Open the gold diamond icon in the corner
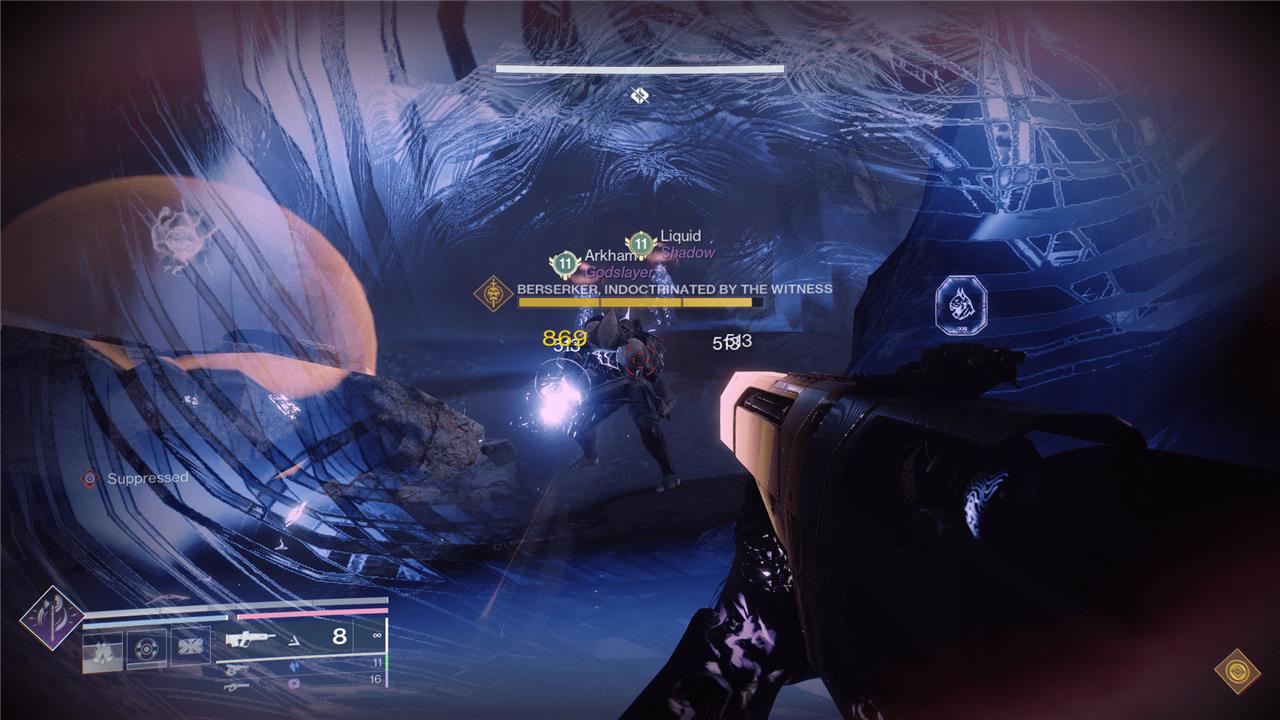 (1237, 671)
